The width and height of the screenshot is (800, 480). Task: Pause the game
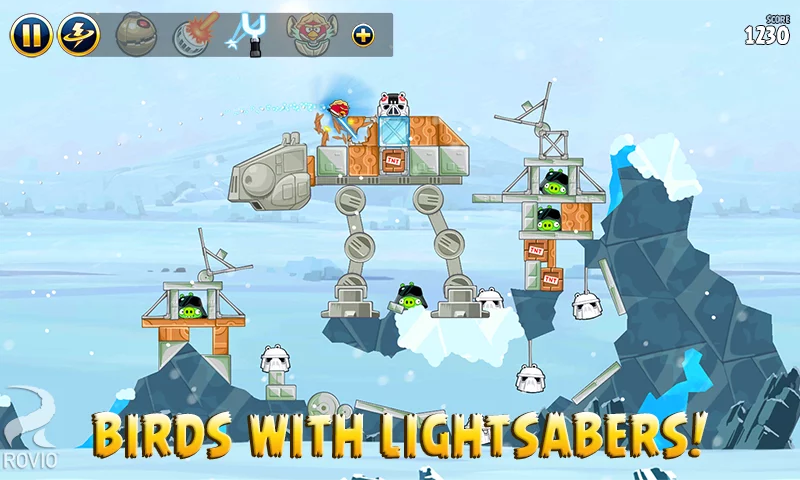click(31, 35)
